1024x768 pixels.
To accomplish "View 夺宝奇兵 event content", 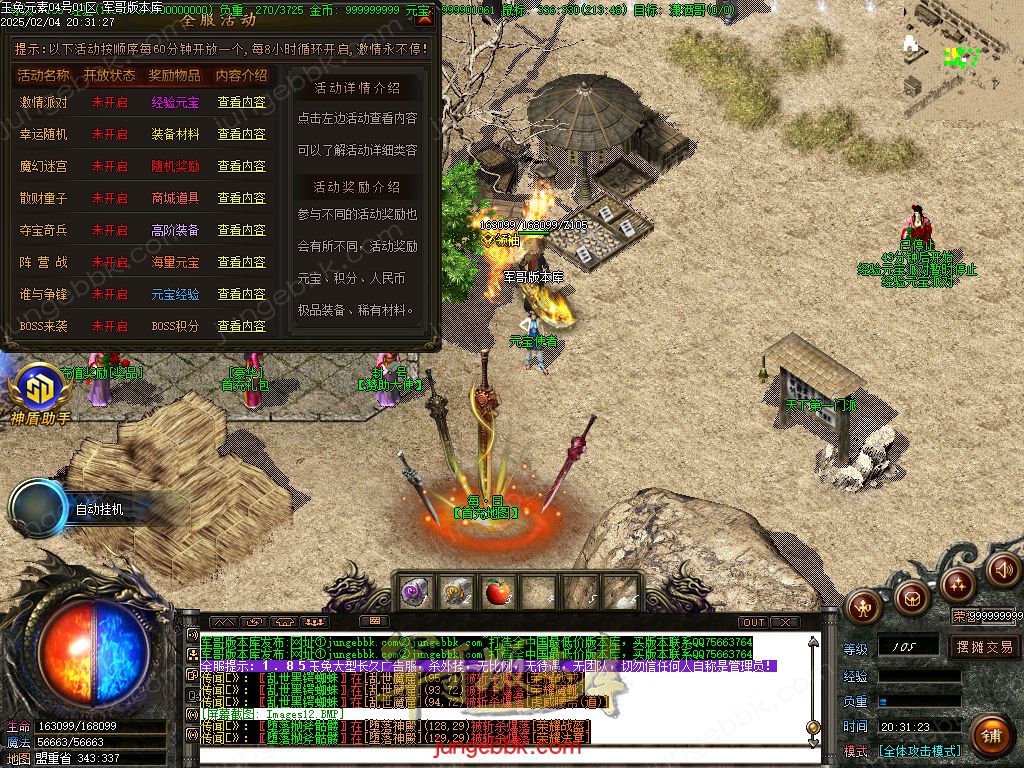I will [x=242, y=230].
